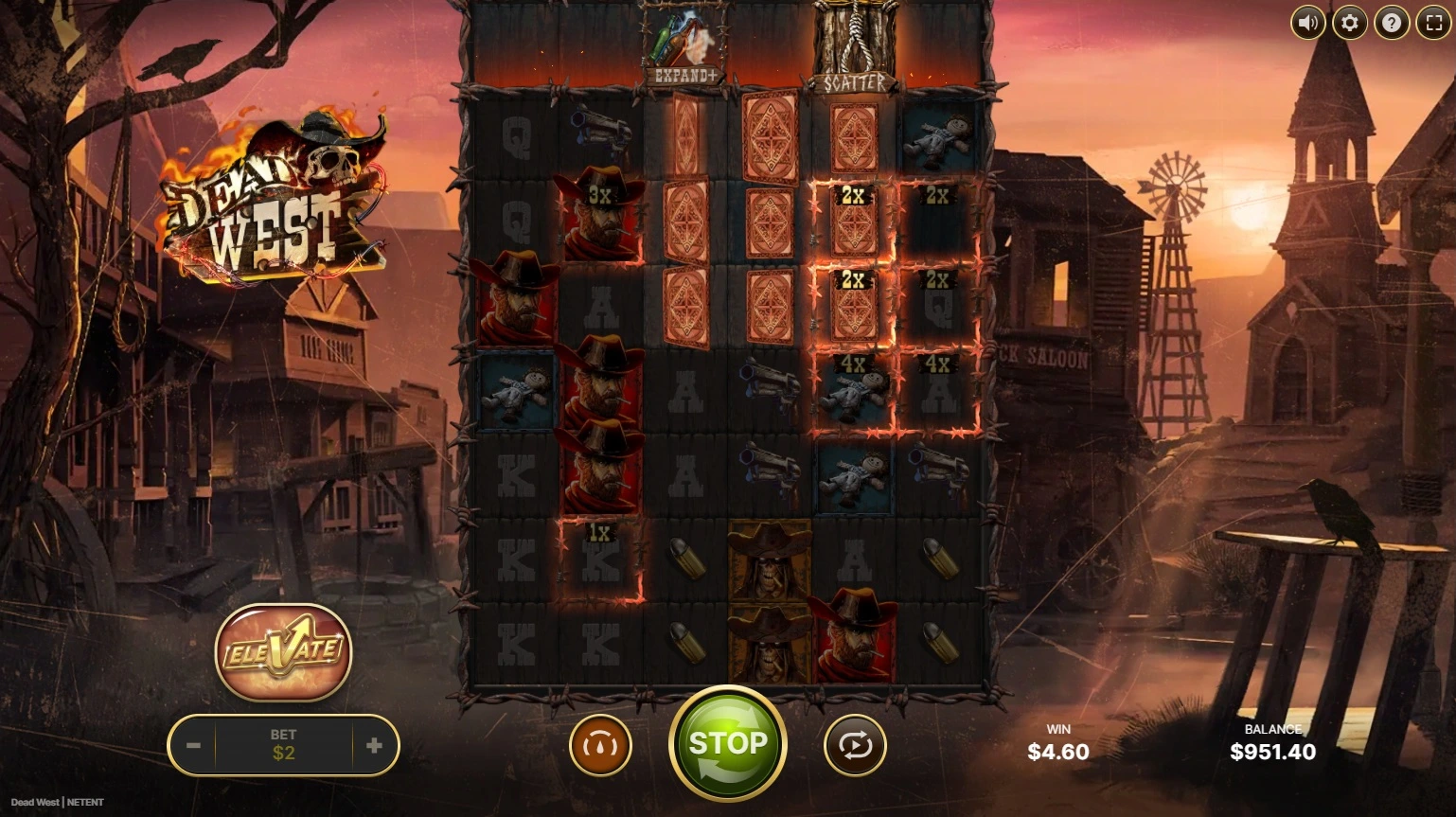Open the help question mark info
The image size is (1456, 817).
coord(1391,23)
